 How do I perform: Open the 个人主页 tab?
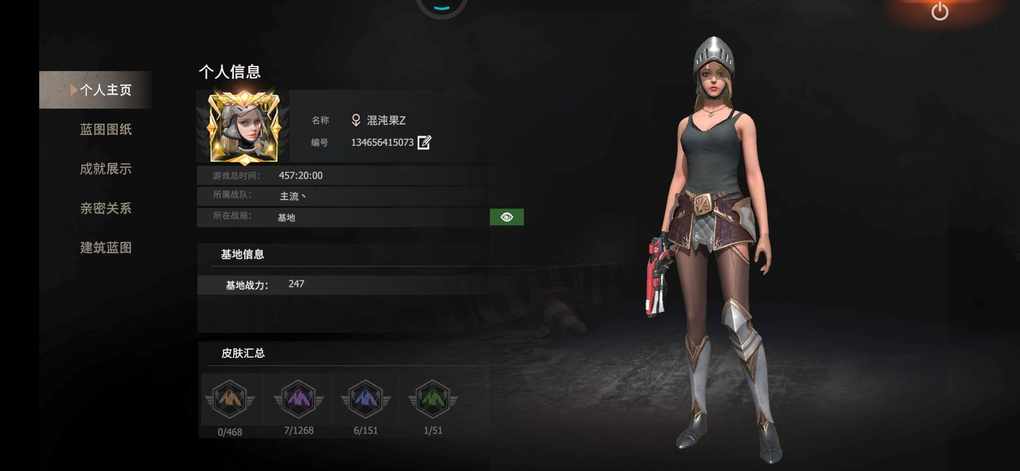tap(104, 90)
